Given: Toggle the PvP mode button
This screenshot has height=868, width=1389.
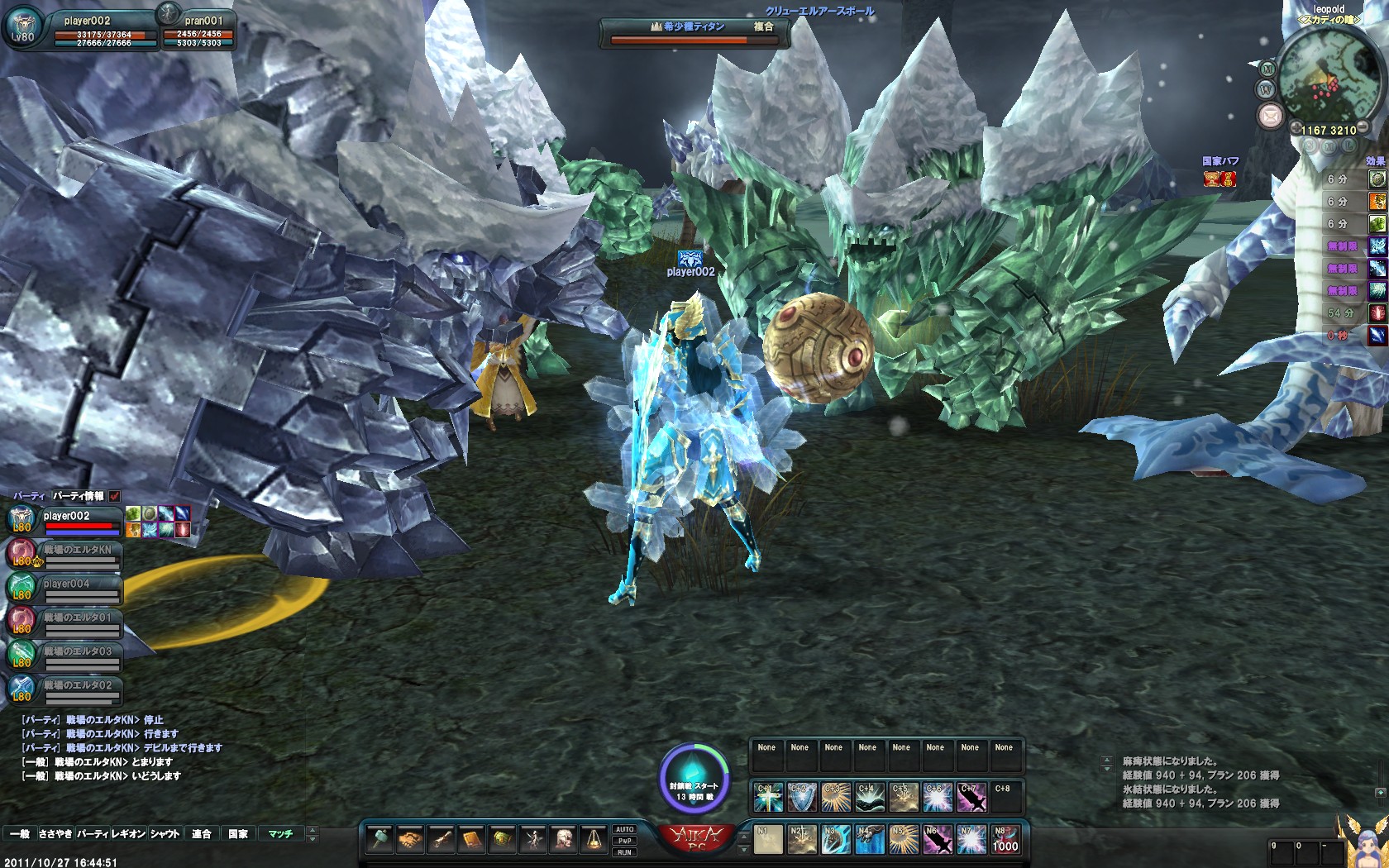Looking at the screenshot, I should point(624,841).
